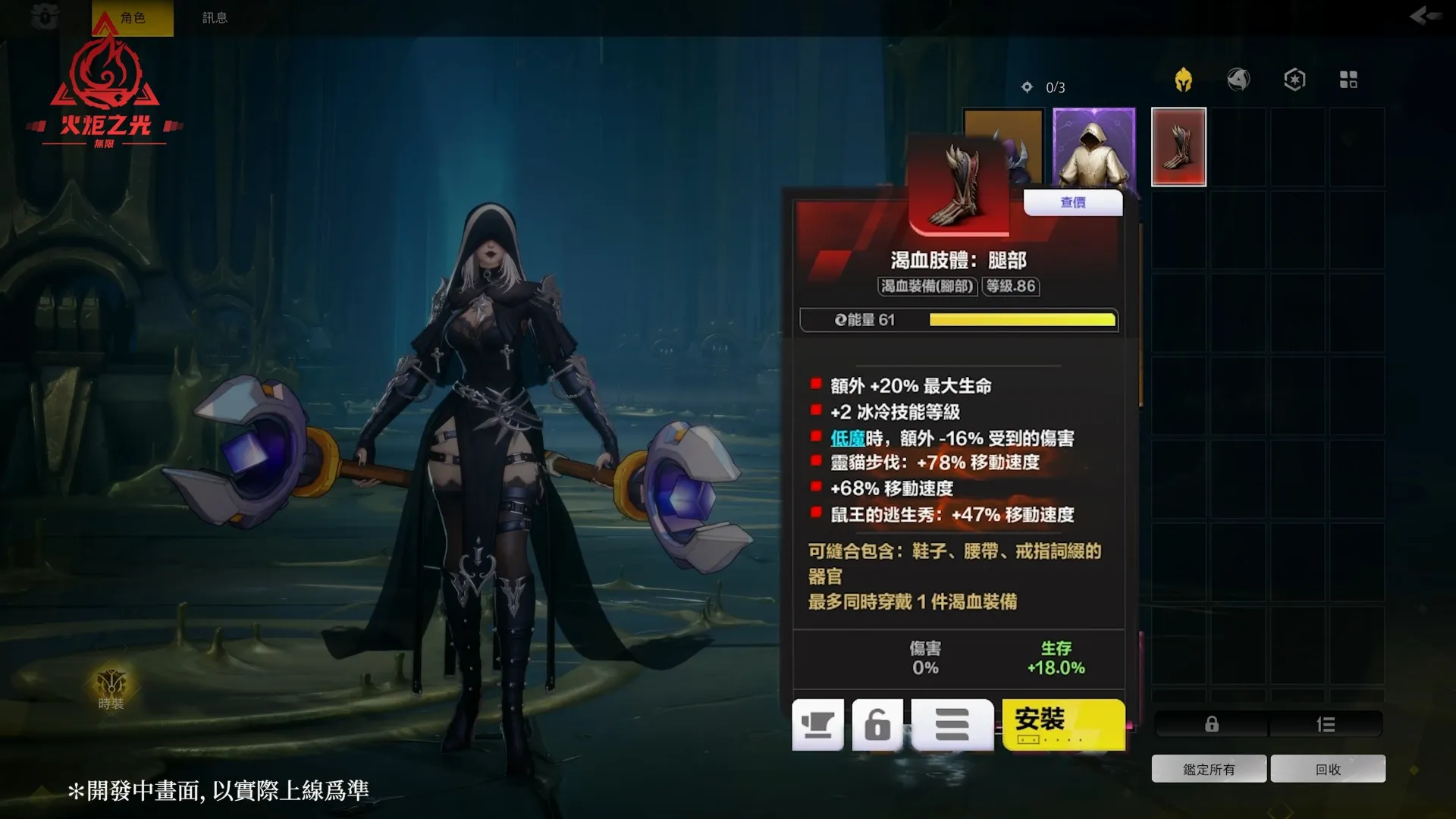Toggle the unlock padlock to lock this item
This screenshot has height=819, width=1456.
(878, 726)
